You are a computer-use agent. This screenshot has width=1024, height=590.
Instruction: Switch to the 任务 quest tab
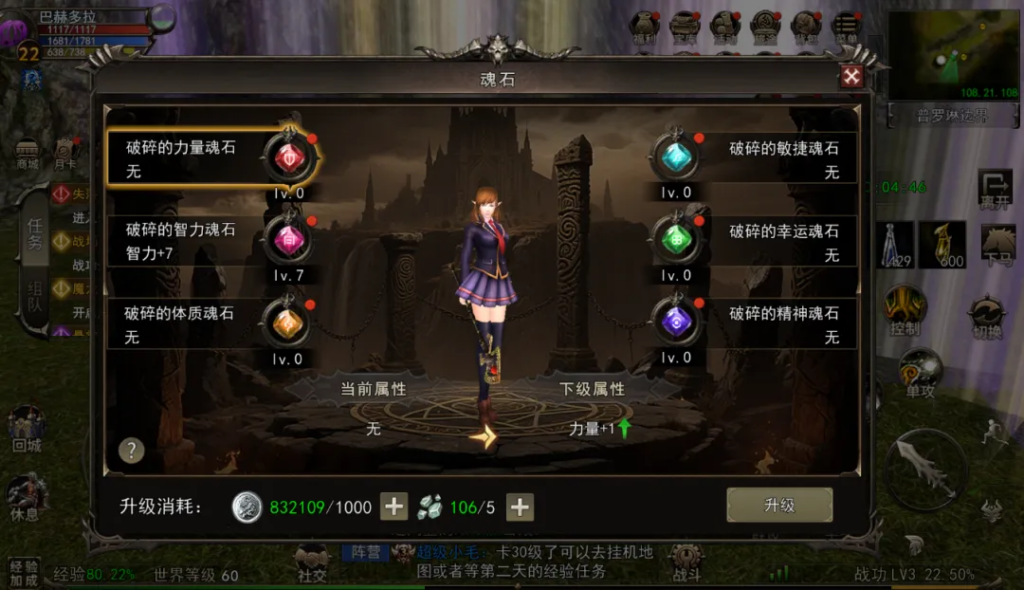[x=35, y=236]
